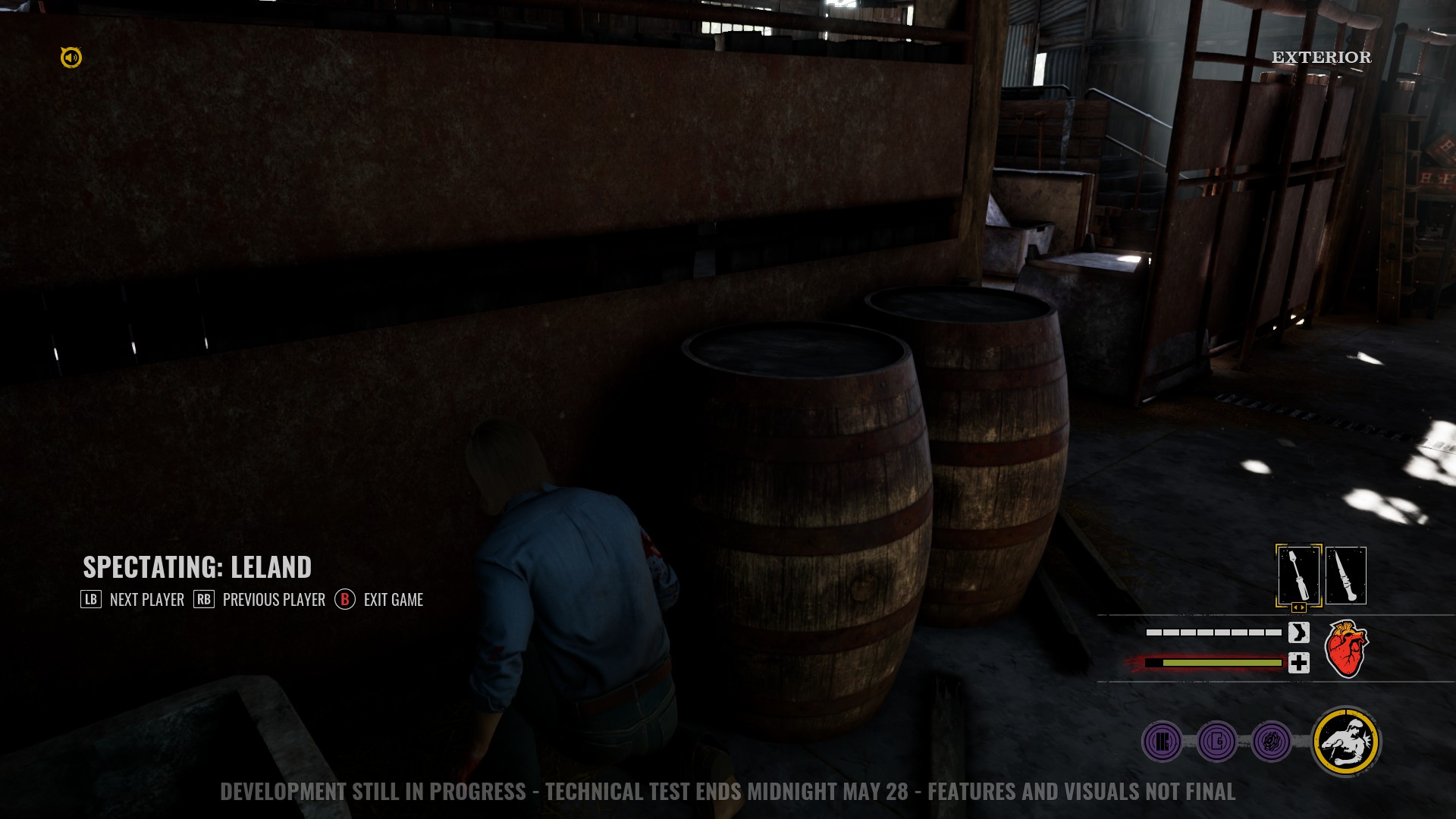Toggle the yellow speaker voice icon
The width and height of the screenshot is (1456, 819).
(x=71, y=58)
